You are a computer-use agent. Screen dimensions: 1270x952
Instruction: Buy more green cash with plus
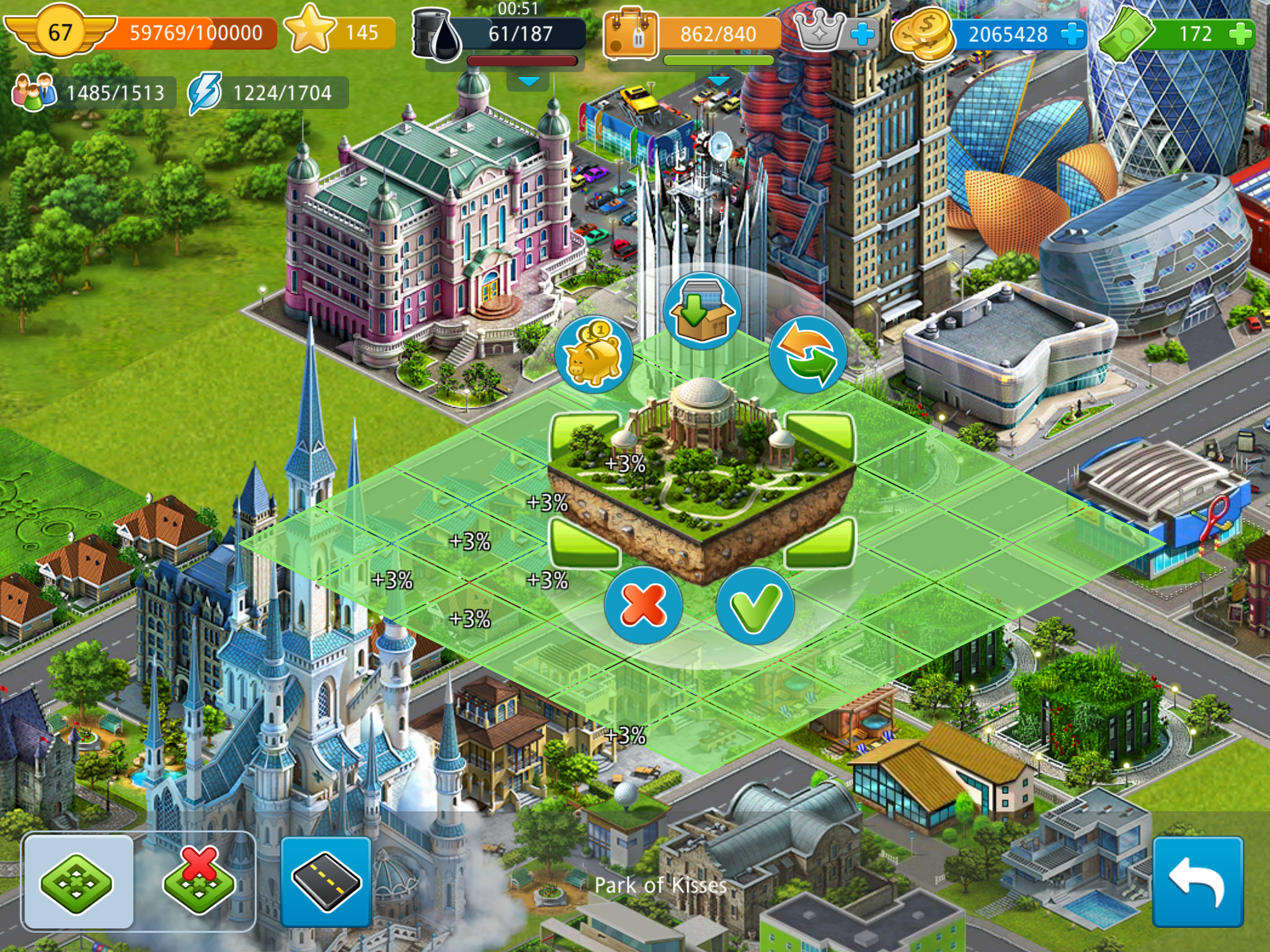1239,33
